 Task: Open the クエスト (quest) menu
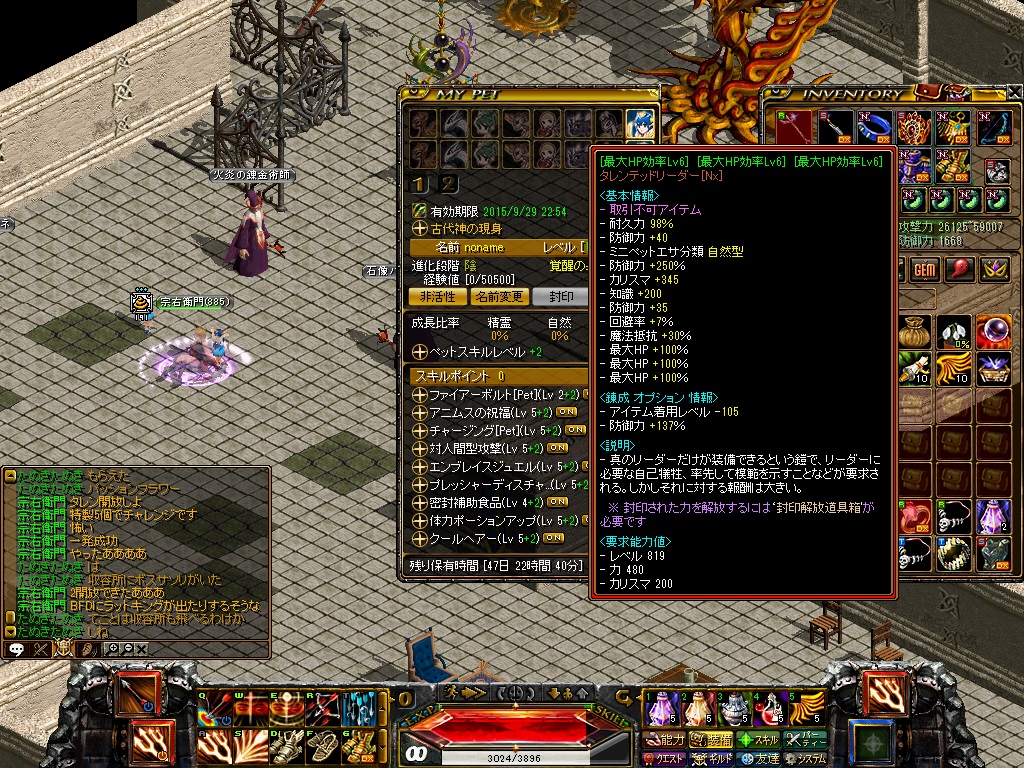click(x=665, y=759)
